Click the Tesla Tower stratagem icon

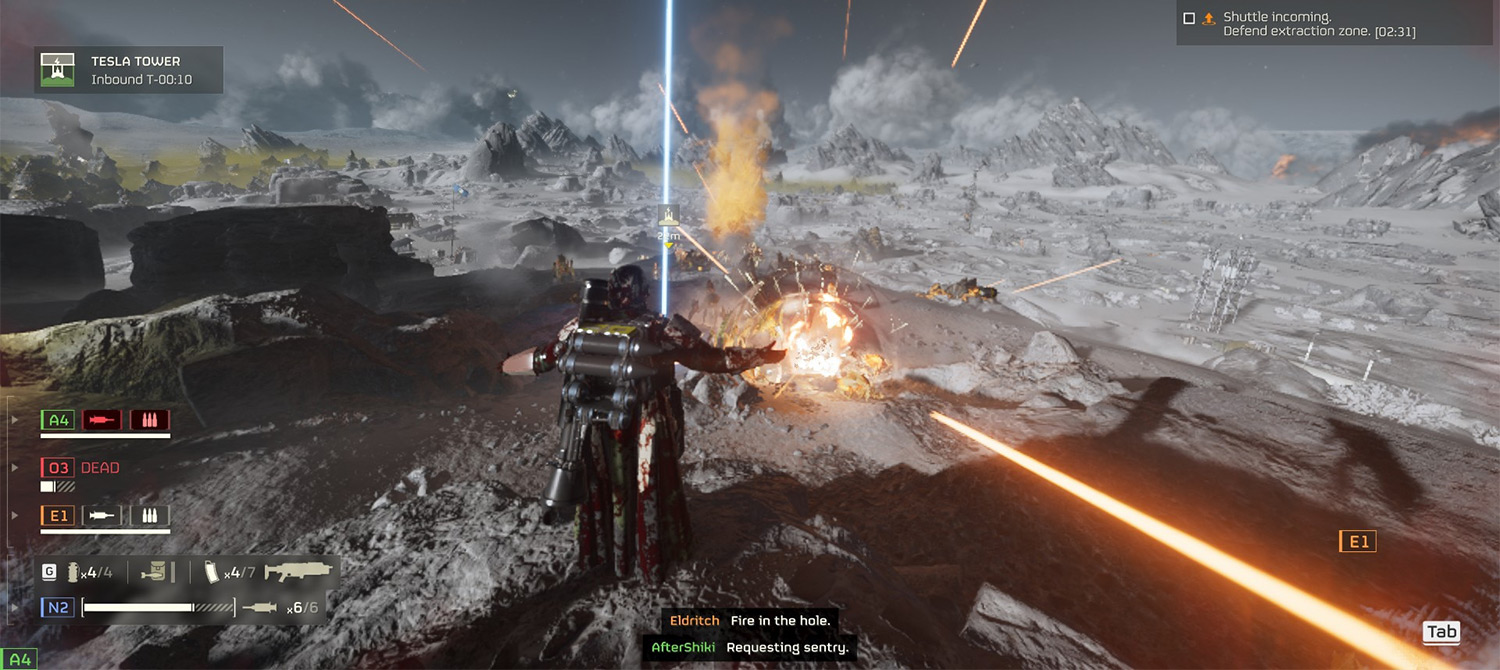coord(58,70)
